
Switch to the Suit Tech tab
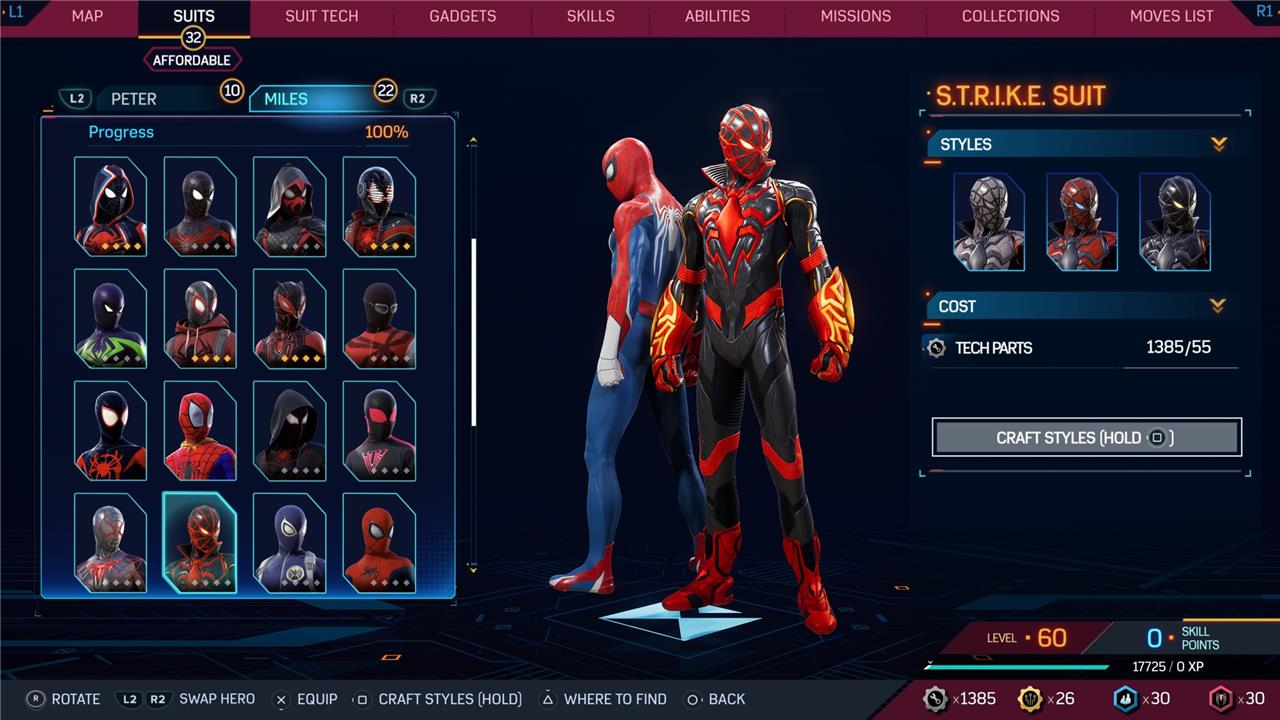[321, 16]
